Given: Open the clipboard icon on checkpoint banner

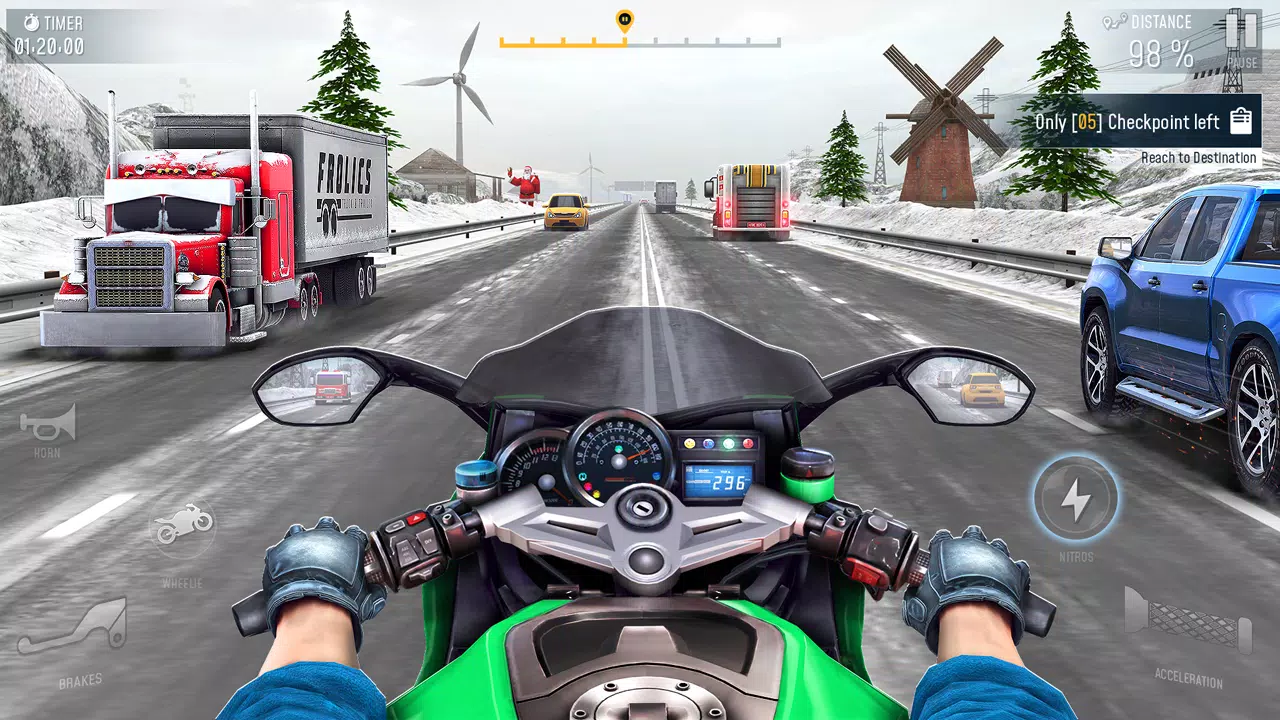Looking at the screenshot, I should 1241,119.
